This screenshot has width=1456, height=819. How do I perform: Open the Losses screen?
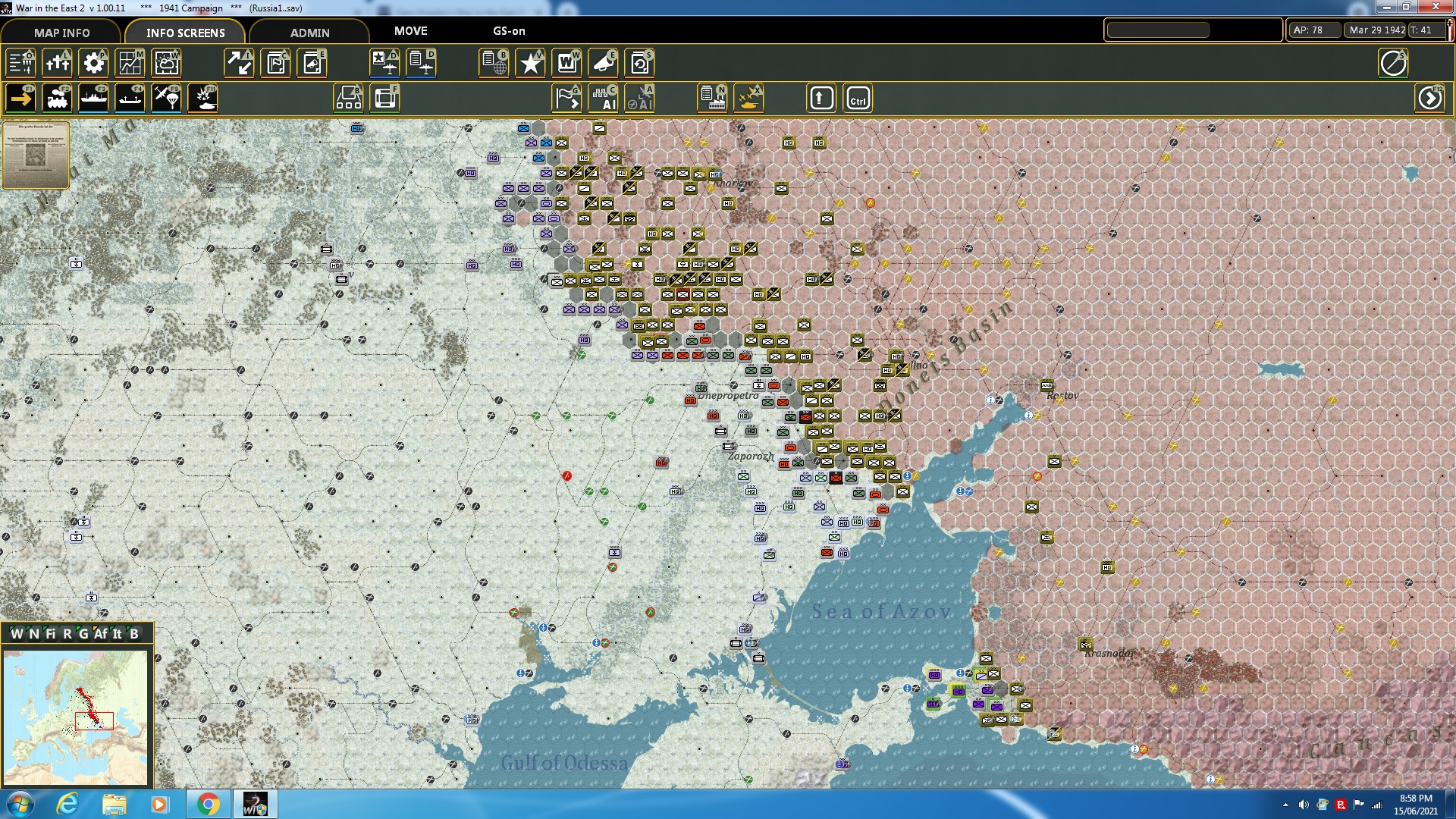57,63
